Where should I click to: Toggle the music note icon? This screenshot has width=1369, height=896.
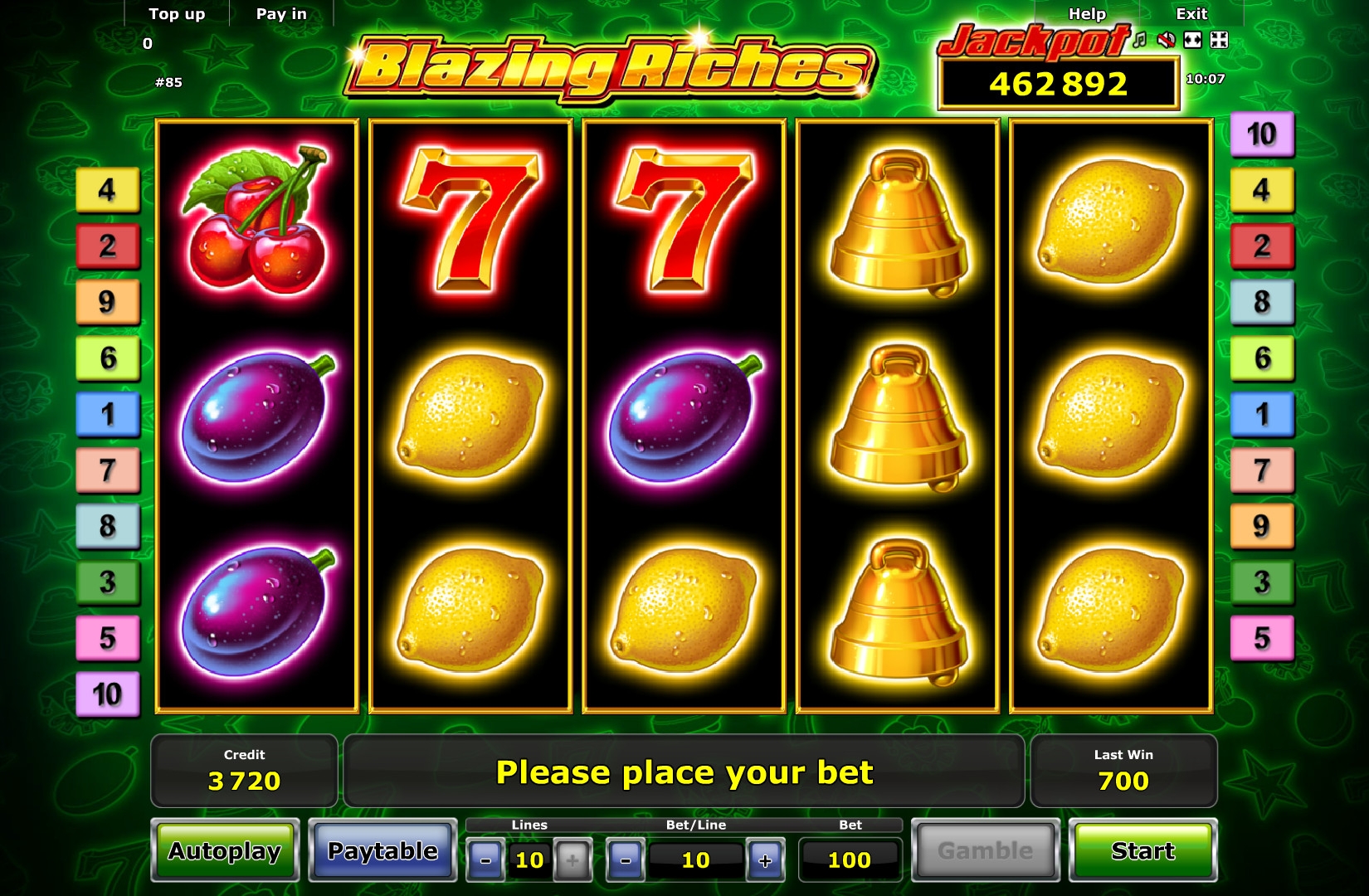click(1140, 40)
